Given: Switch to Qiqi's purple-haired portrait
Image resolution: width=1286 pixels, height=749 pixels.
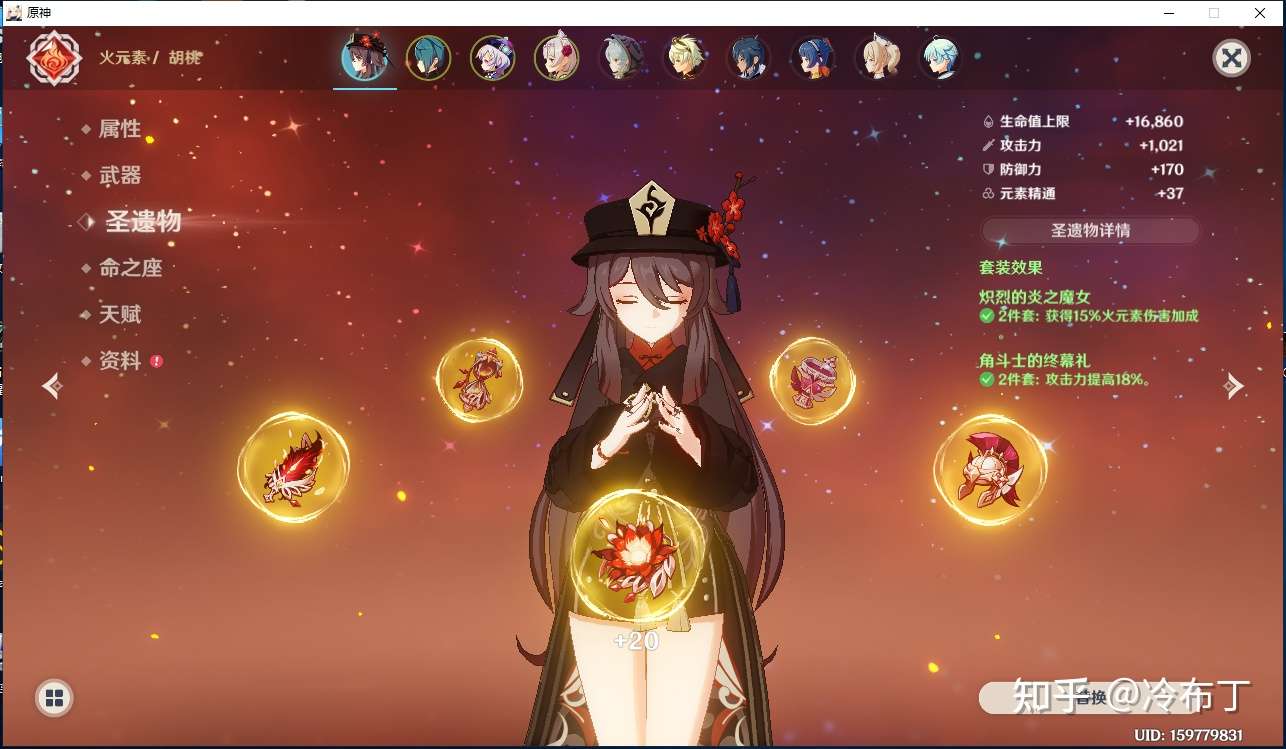Looking at the screenshot, I should click(492, 59).
